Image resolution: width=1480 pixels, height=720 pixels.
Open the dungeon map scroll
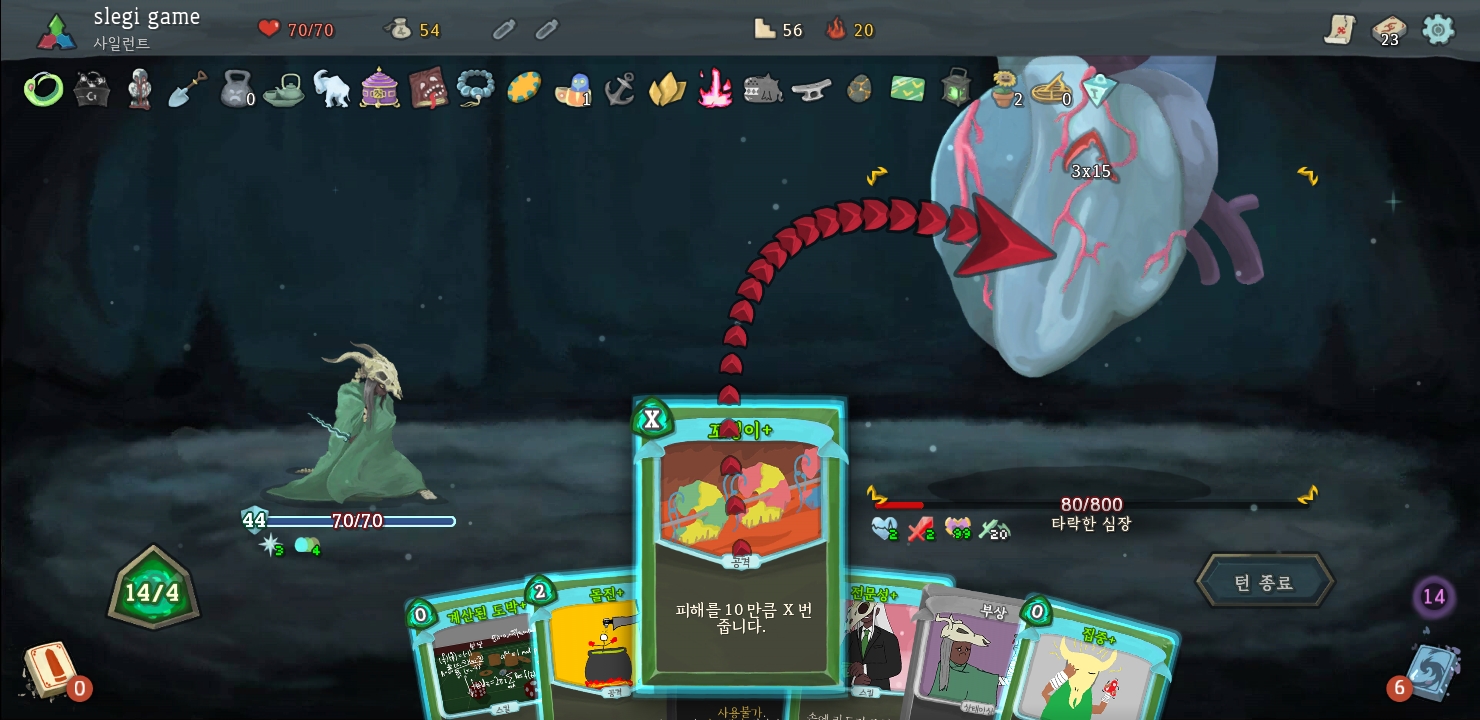[x=1339, y=29]
